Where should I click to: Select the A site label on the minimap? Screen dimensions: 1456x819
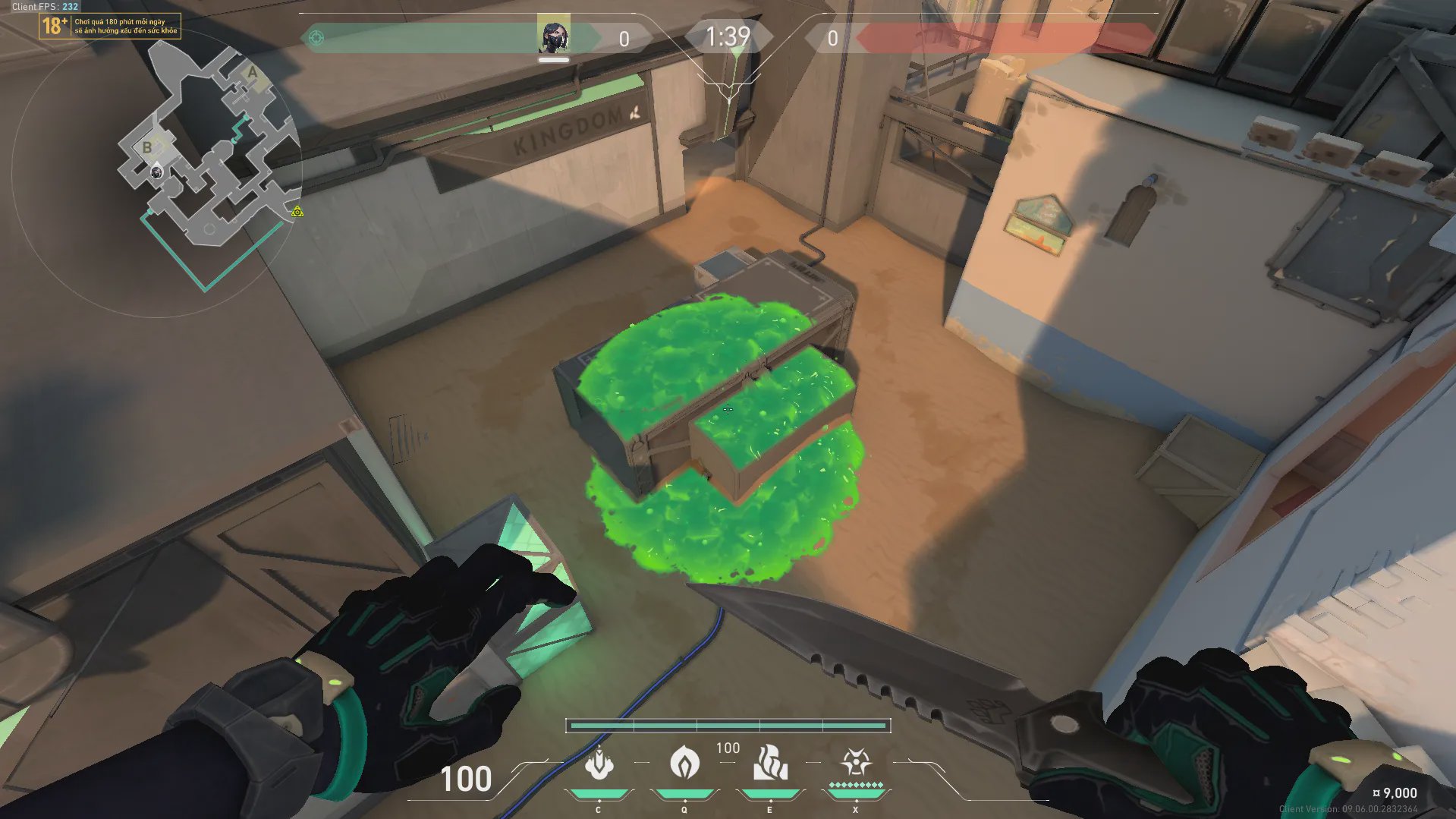tap(253, 74)
